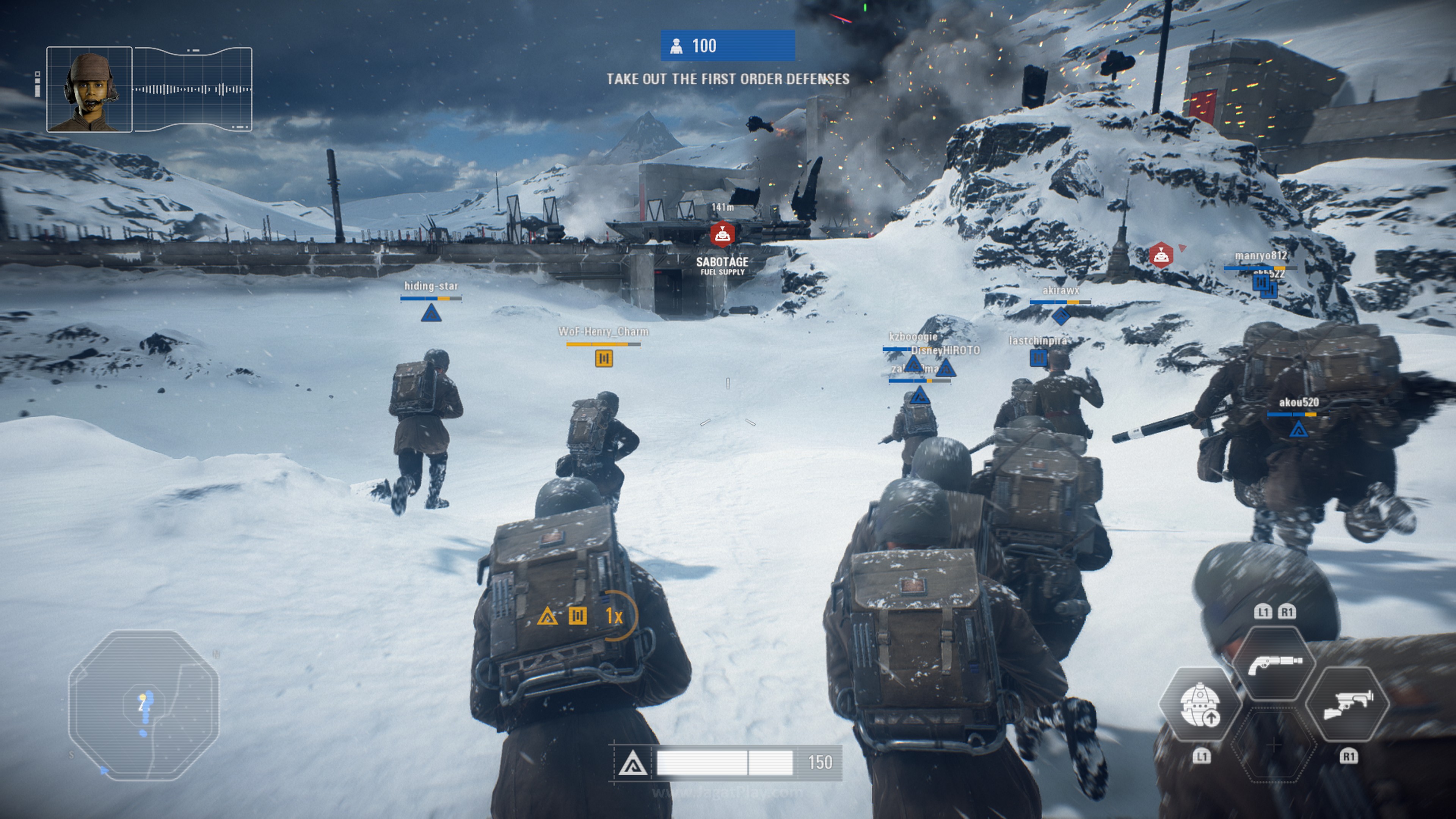Select WoF-Henry_Charm's orange squad marker

(x=604, y=358)
